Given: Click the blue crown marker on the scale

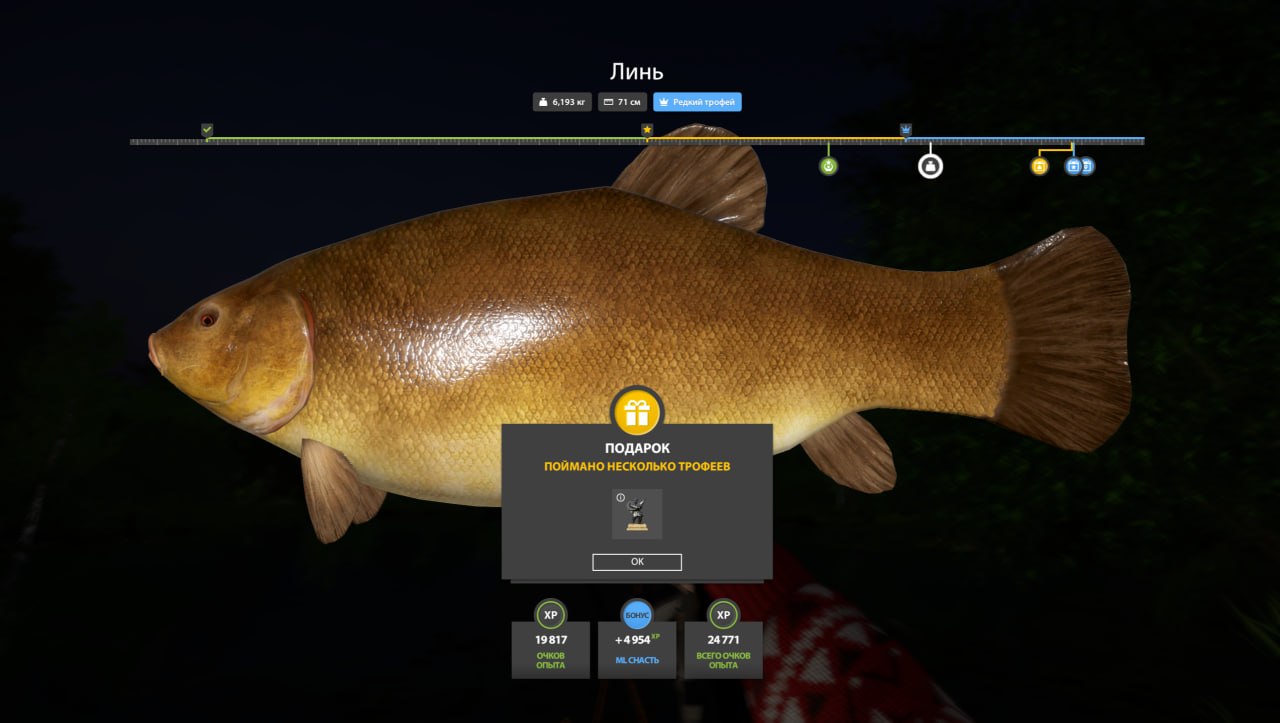Looking at the screenshot, I should pos(905,130).
